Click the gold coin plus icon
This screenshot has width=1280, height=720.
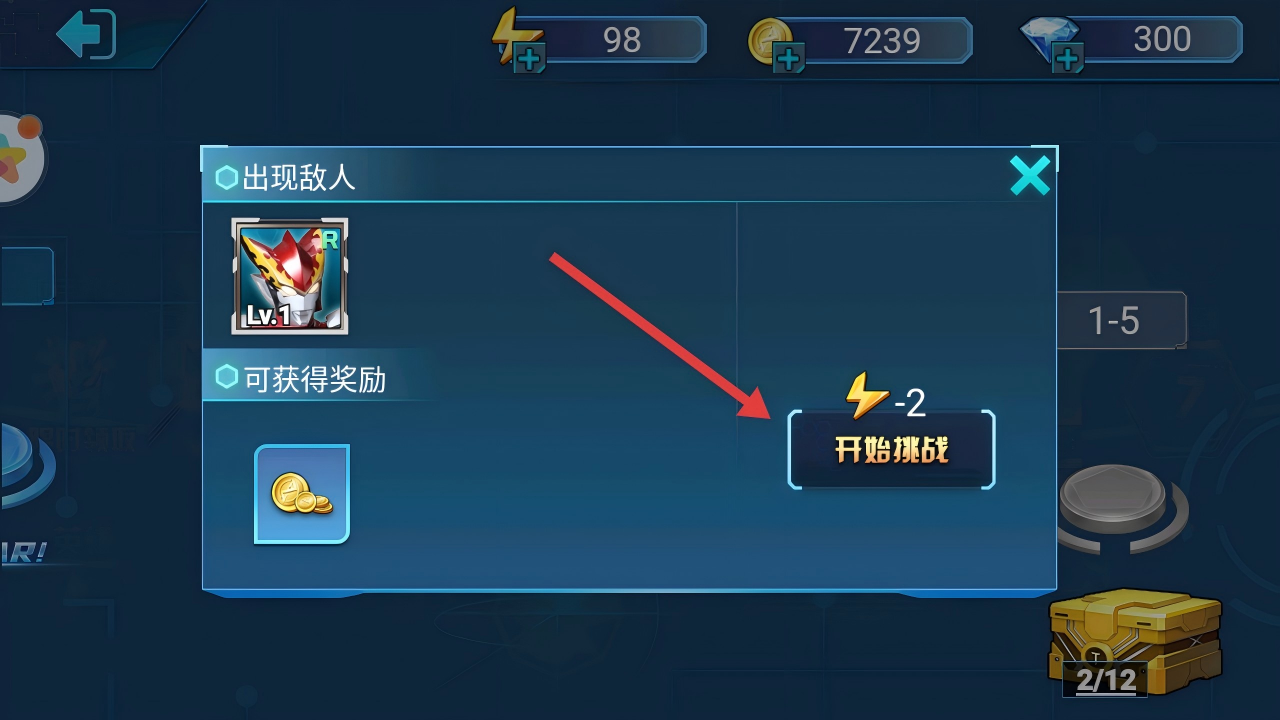pyautogui.click(x=790, y=56)
